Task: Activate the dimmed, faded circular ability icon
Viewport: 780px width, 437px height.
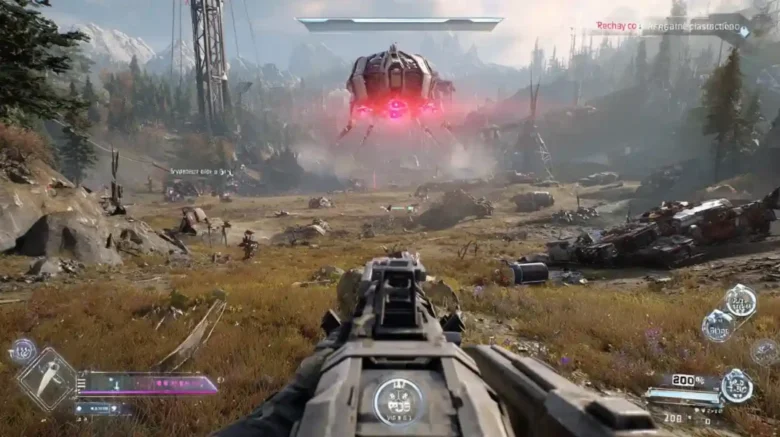Action: point(764,351)
